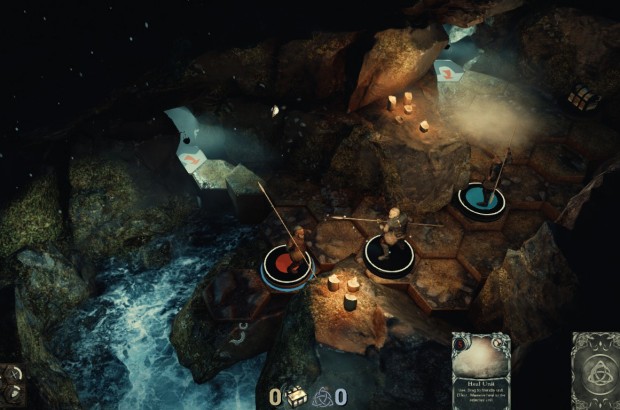Click the card deck with the triquetra symbol
620x410 pixels.
(594, 371)
